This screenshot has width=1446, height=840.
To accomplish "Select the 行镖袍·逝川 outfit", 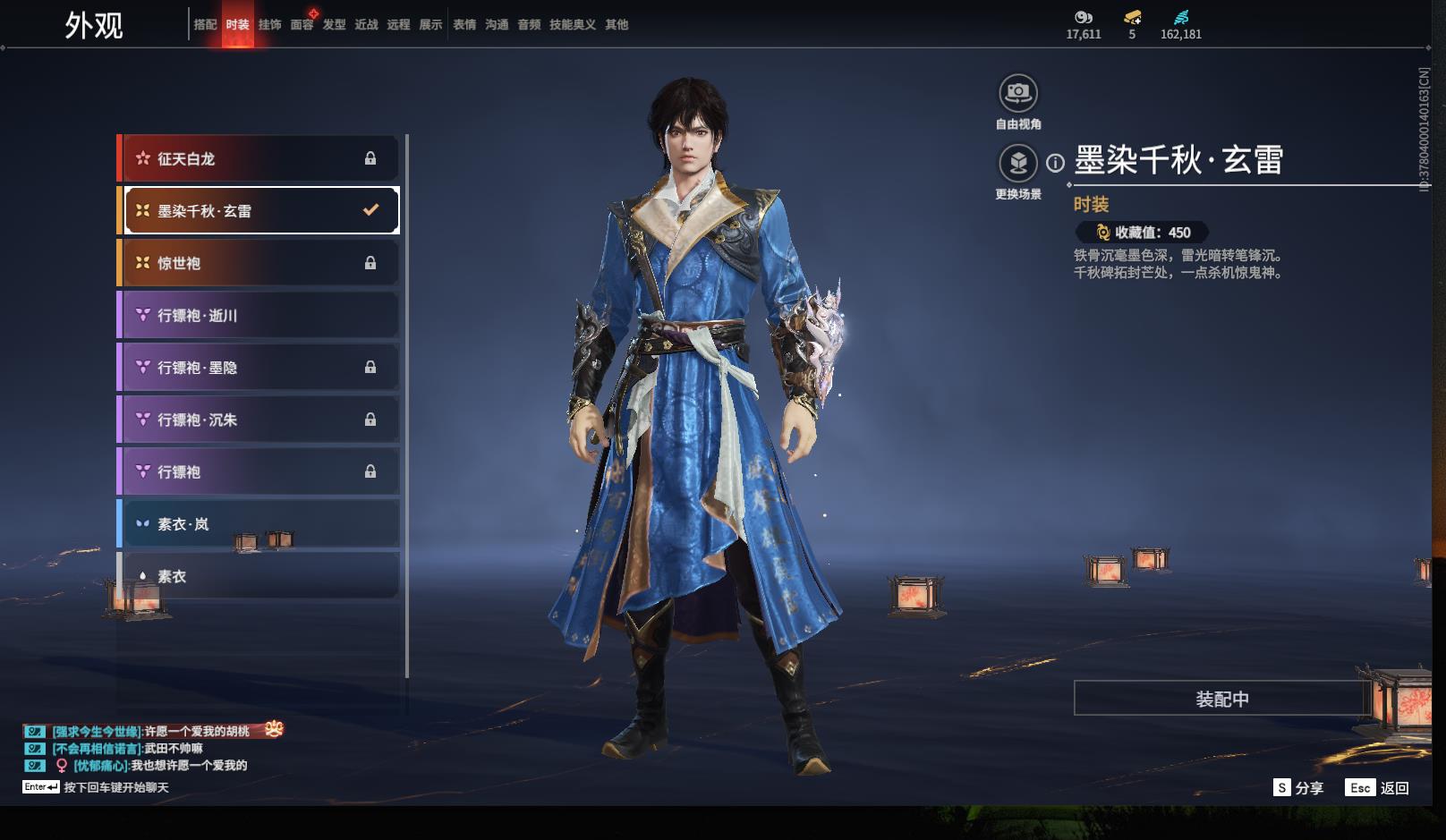I will click(259, 315).
